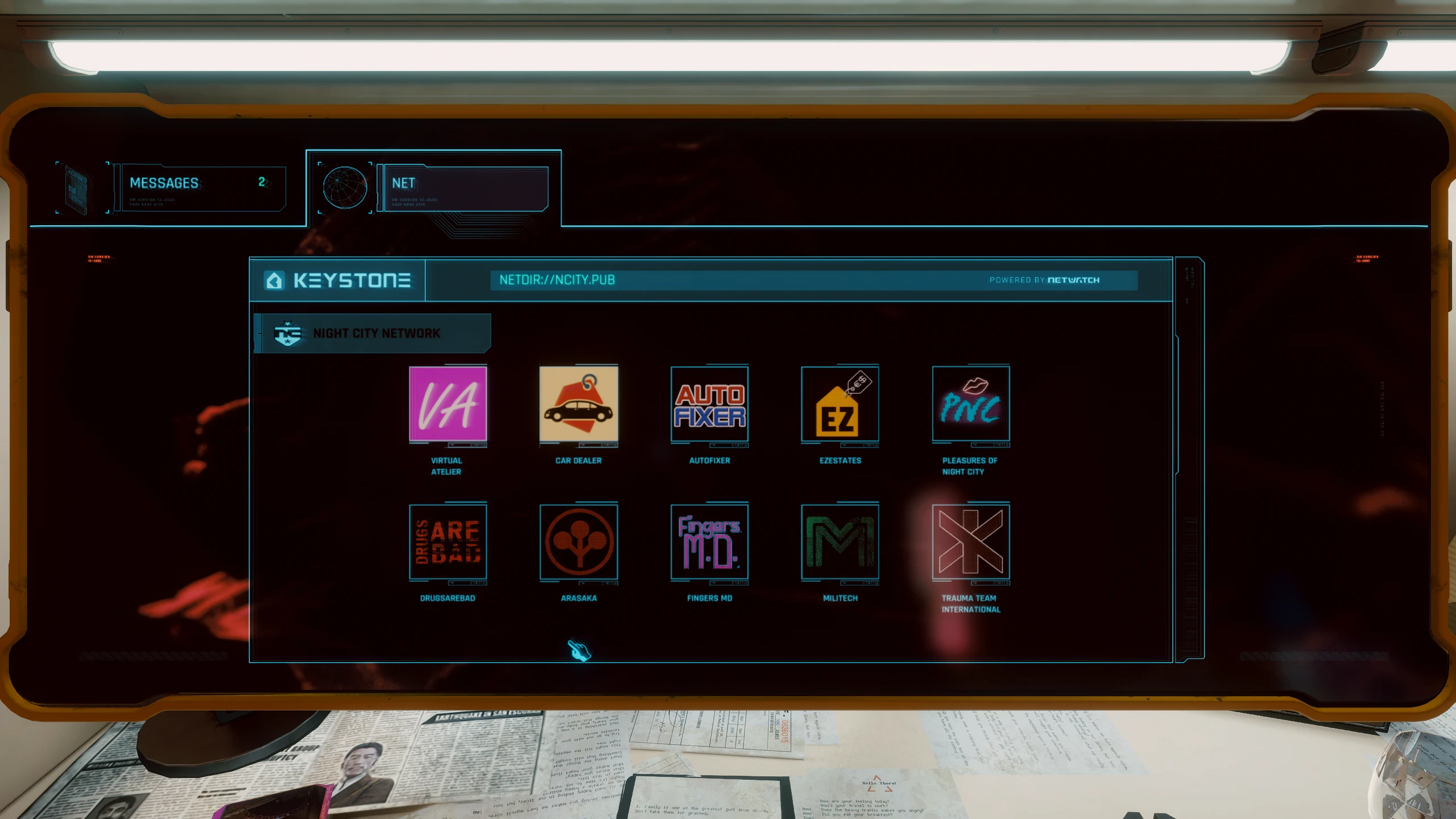Open the Car Dealer page

point(578,405)
